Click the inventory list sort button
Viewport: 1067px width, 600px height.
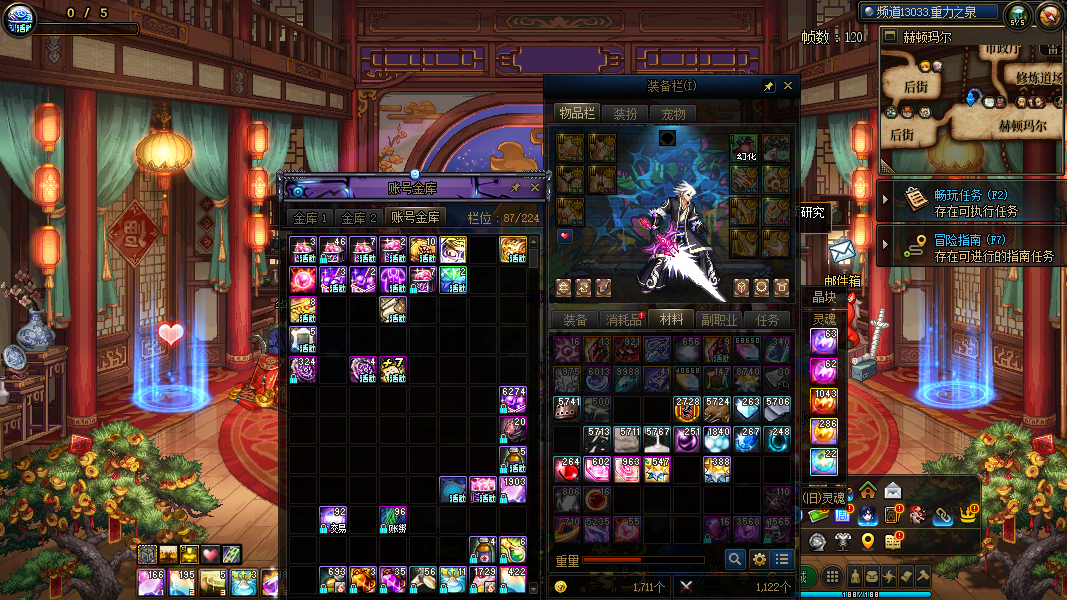coord(782,560)
